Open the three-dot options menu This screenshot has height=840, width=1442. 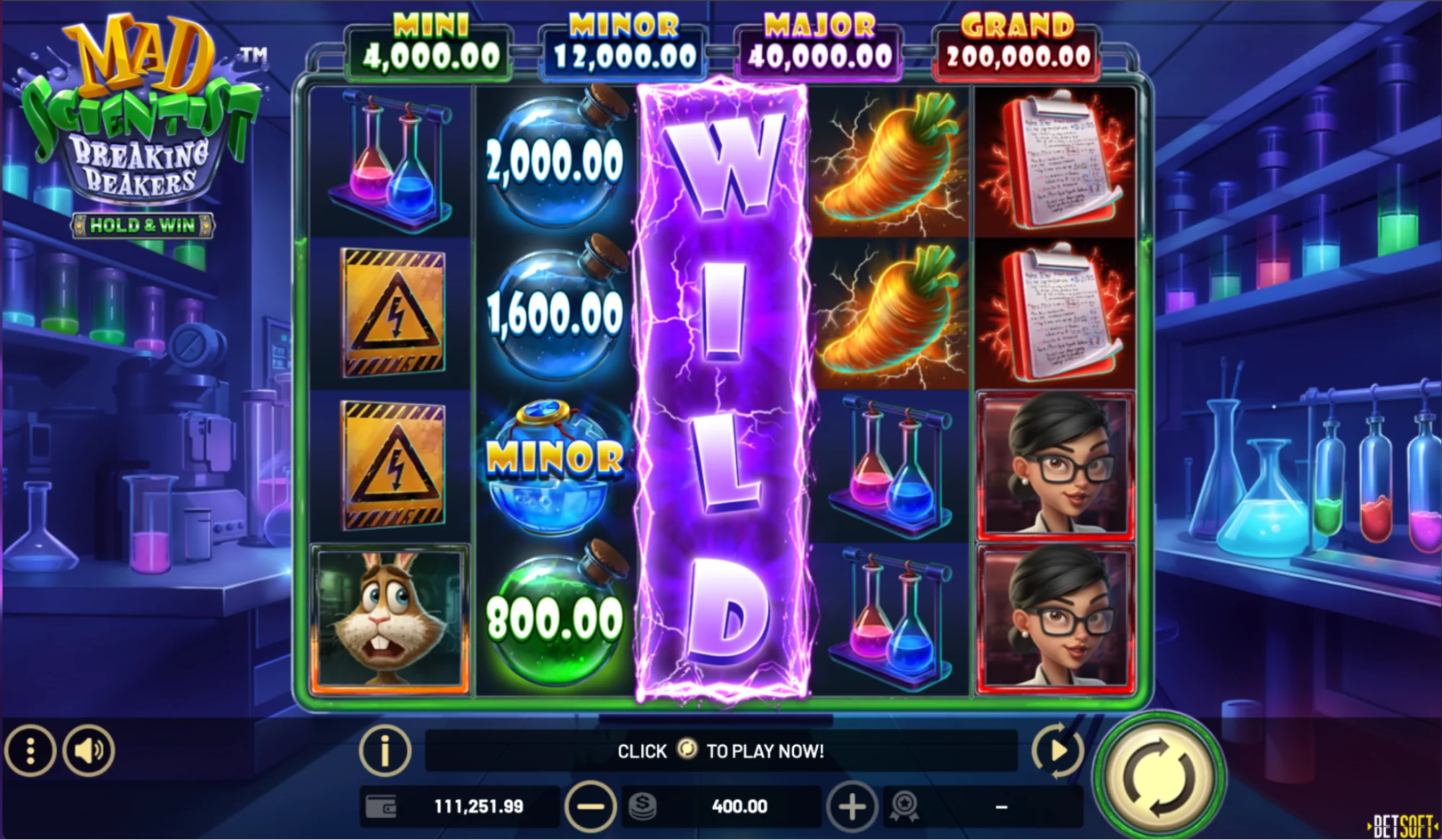click(x=30, y=751)
